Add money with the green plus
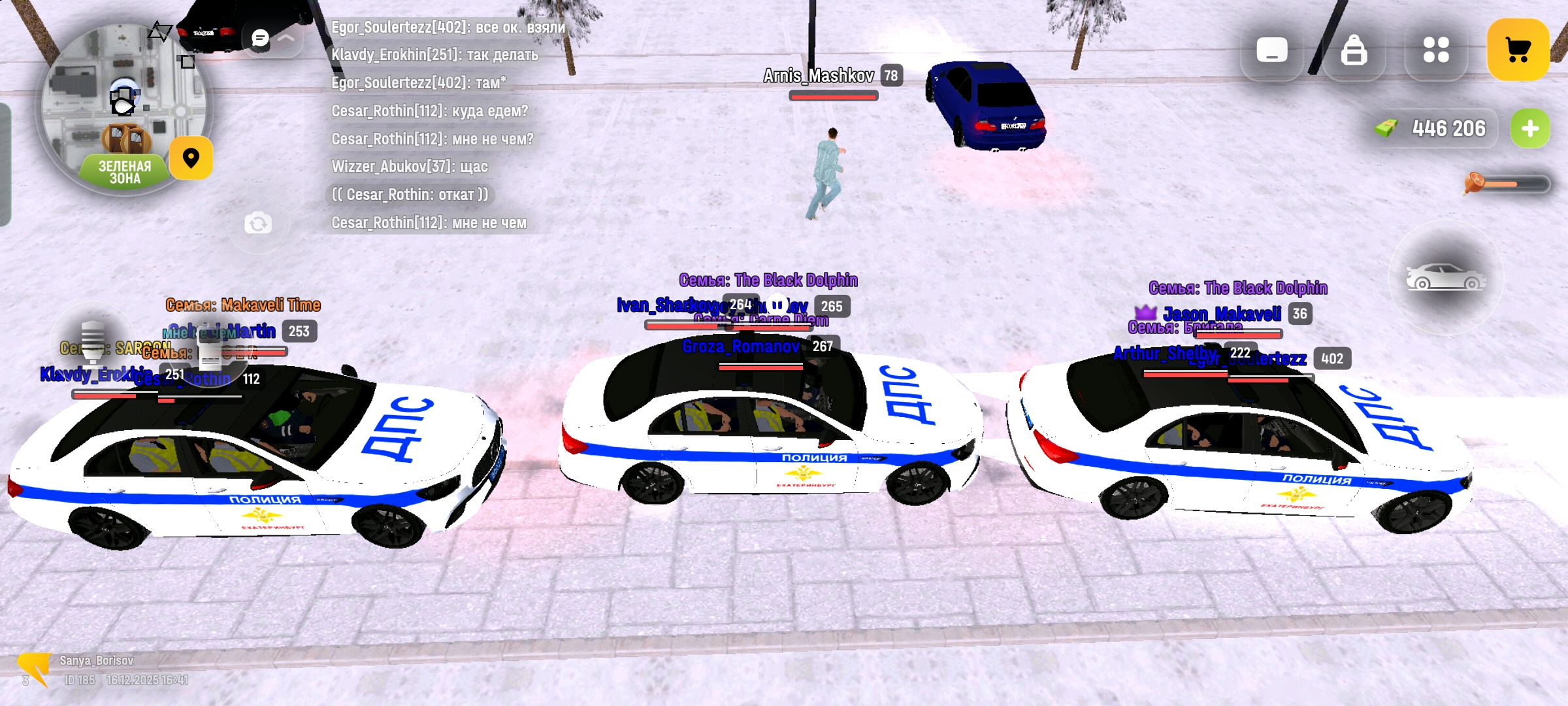Screen dimensions: 1568x706 click(1529, 129)
